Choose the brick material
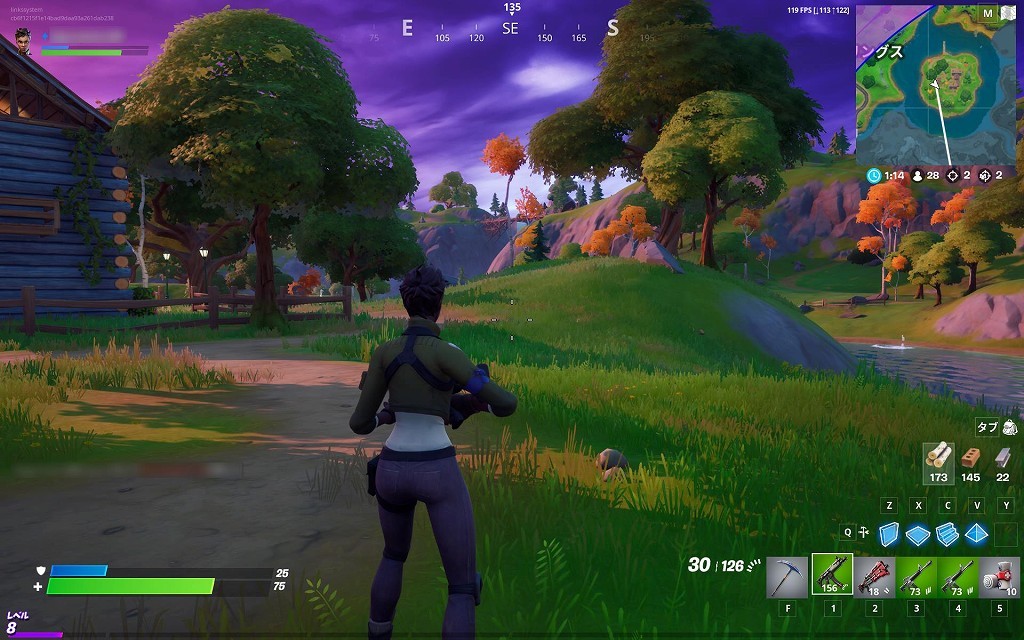 tap(970, 458)
